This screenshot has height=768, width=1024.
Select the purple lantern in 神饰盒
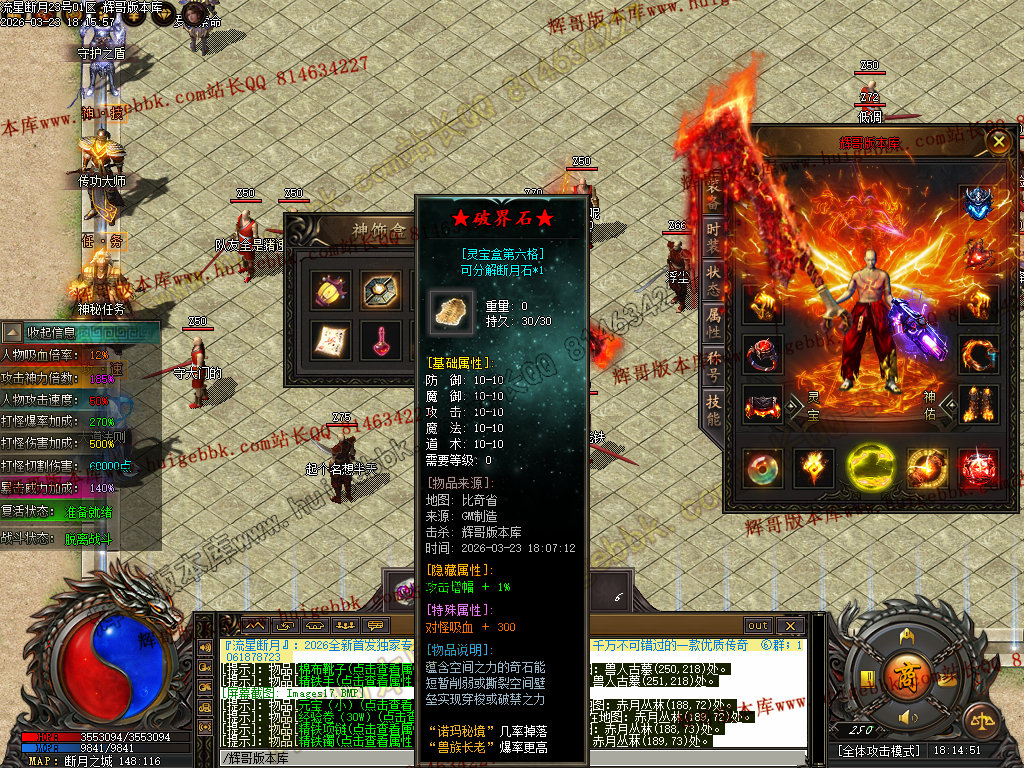coord(329,290)
